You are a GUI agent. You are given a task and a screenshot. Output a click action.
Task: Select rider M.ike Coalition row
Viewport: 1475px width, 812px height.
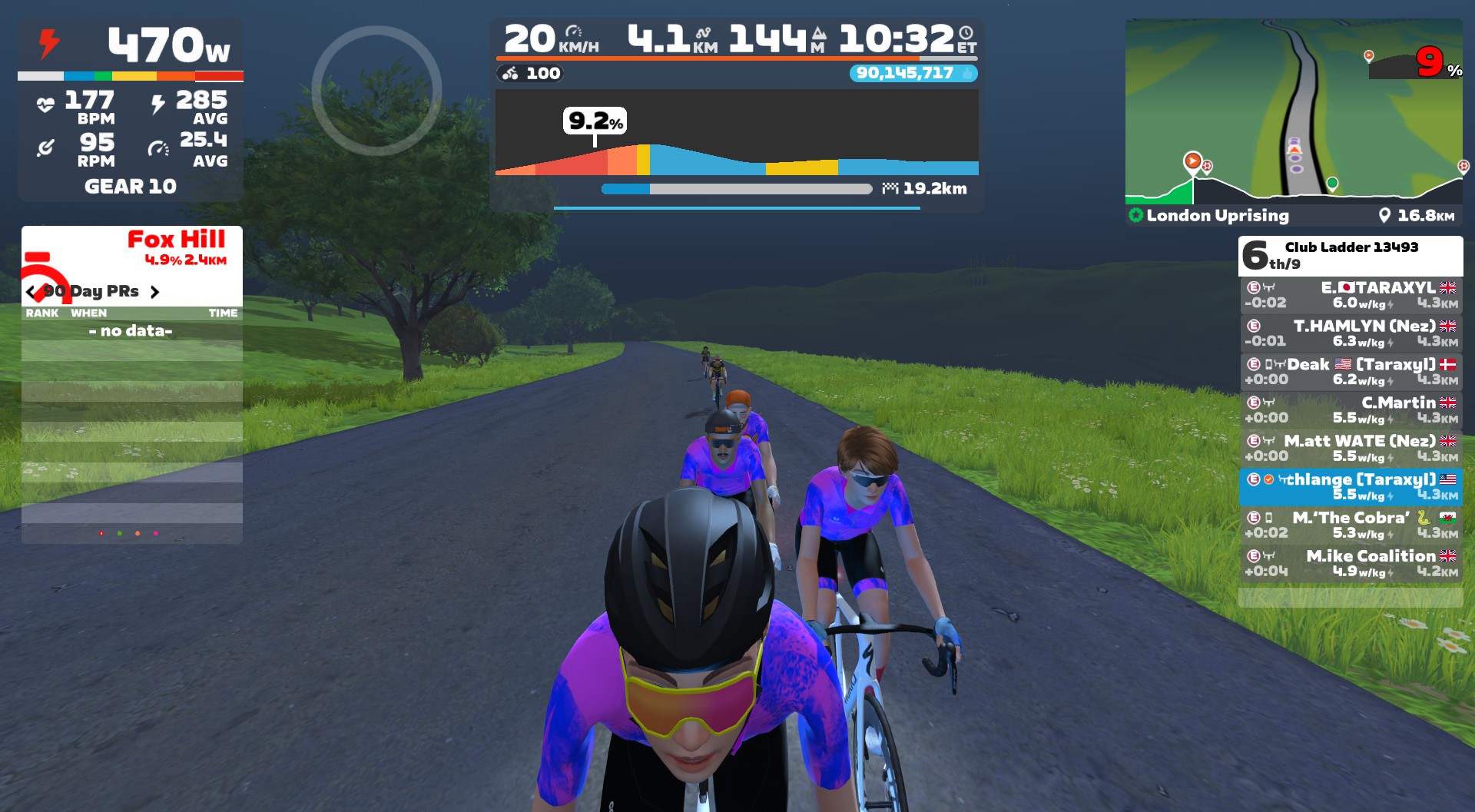pyautogui.click(x=1350, y=563)
